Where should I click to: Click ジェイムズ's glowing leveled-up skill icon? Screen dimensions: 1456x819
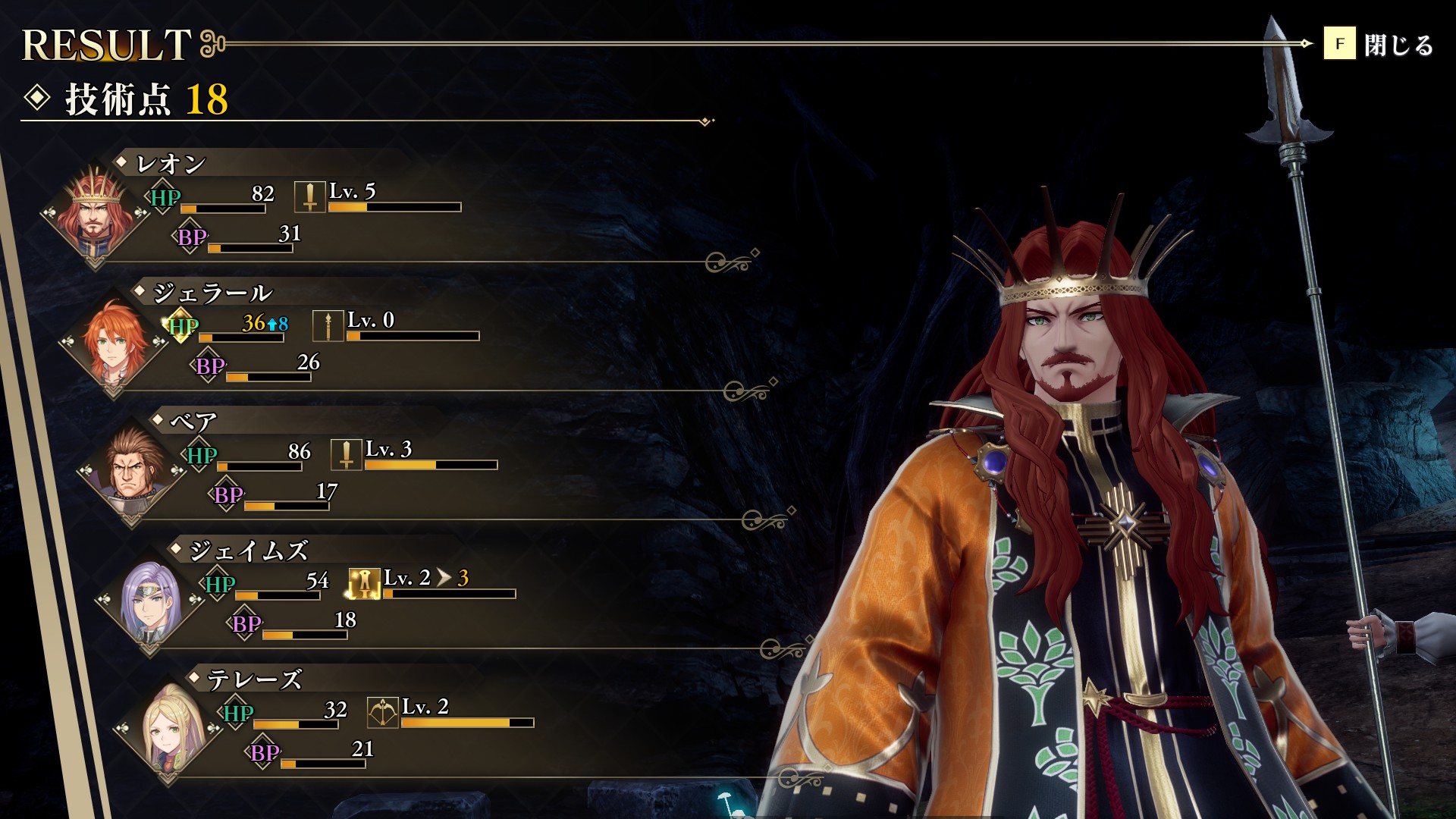pos(364,584)
